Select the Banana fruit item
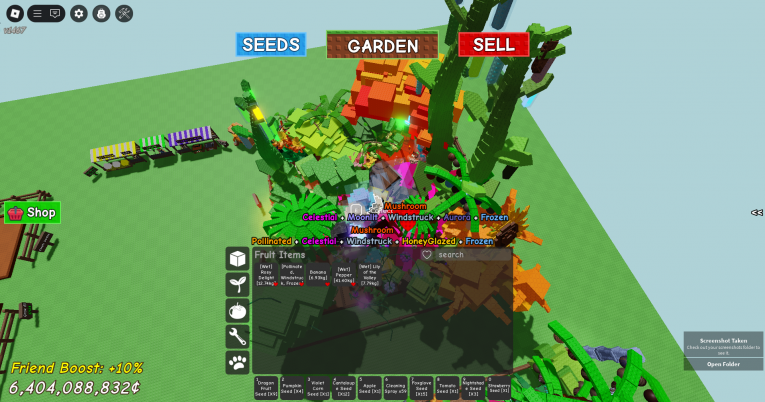This screenshot has height=402, width=765. (318, 274)
